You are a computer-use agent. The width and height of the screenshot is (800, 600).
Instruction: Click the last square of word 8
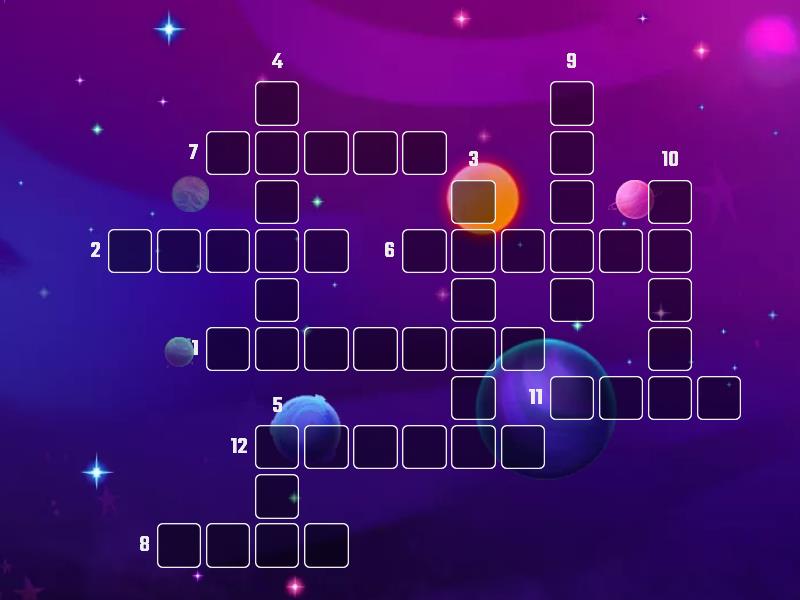point(326,545)
